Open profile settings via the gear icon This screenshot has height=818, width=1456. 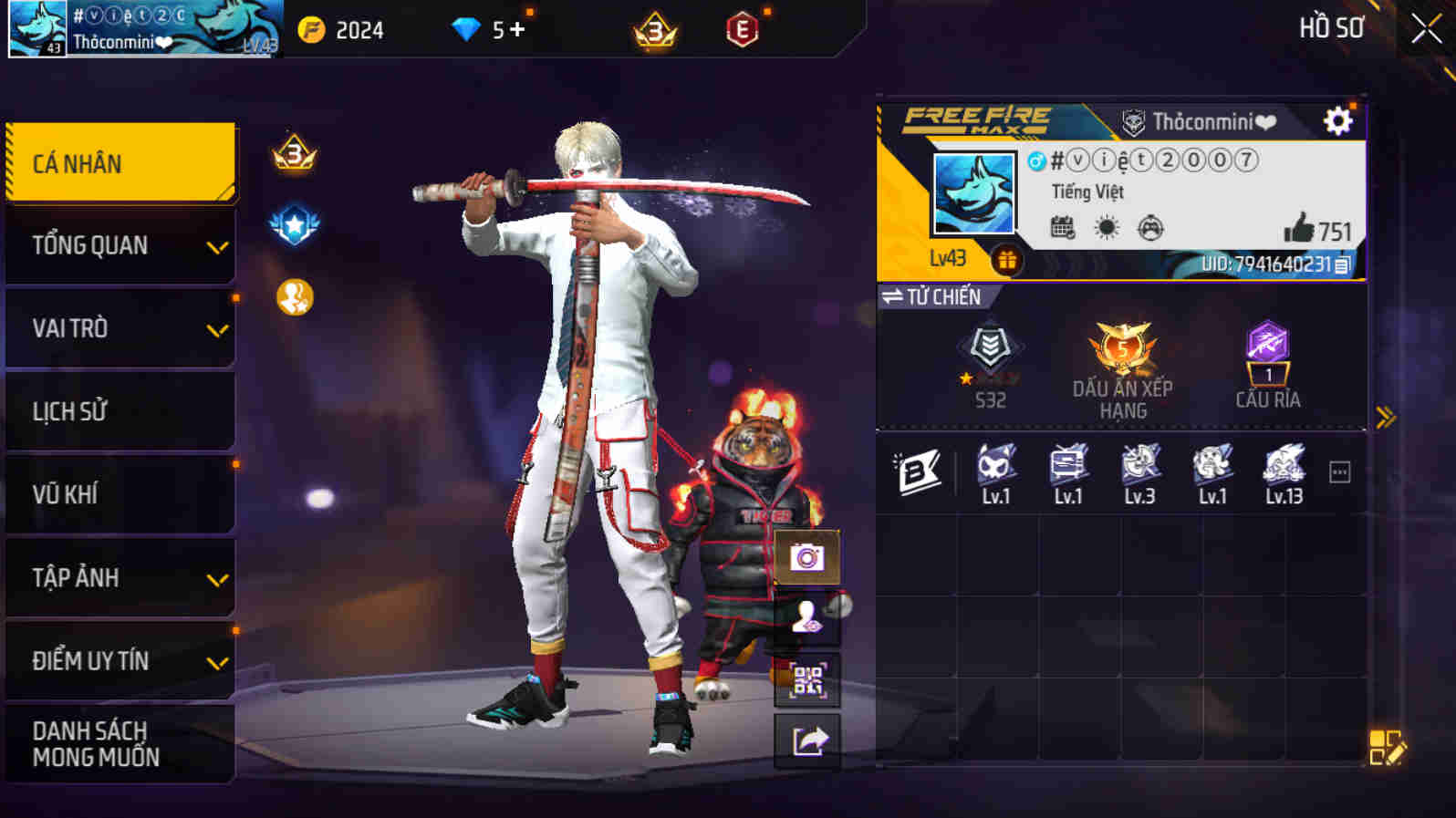(1336, 119)
